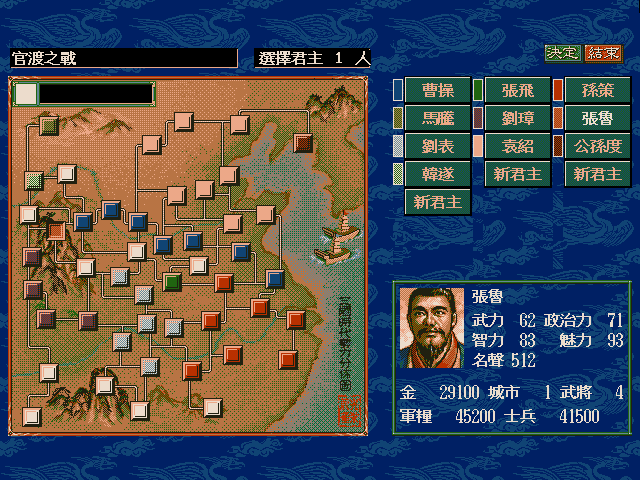Viewport: 640px width, 480px height.
Task: Click the red 結束 end button
Action: 602,53
